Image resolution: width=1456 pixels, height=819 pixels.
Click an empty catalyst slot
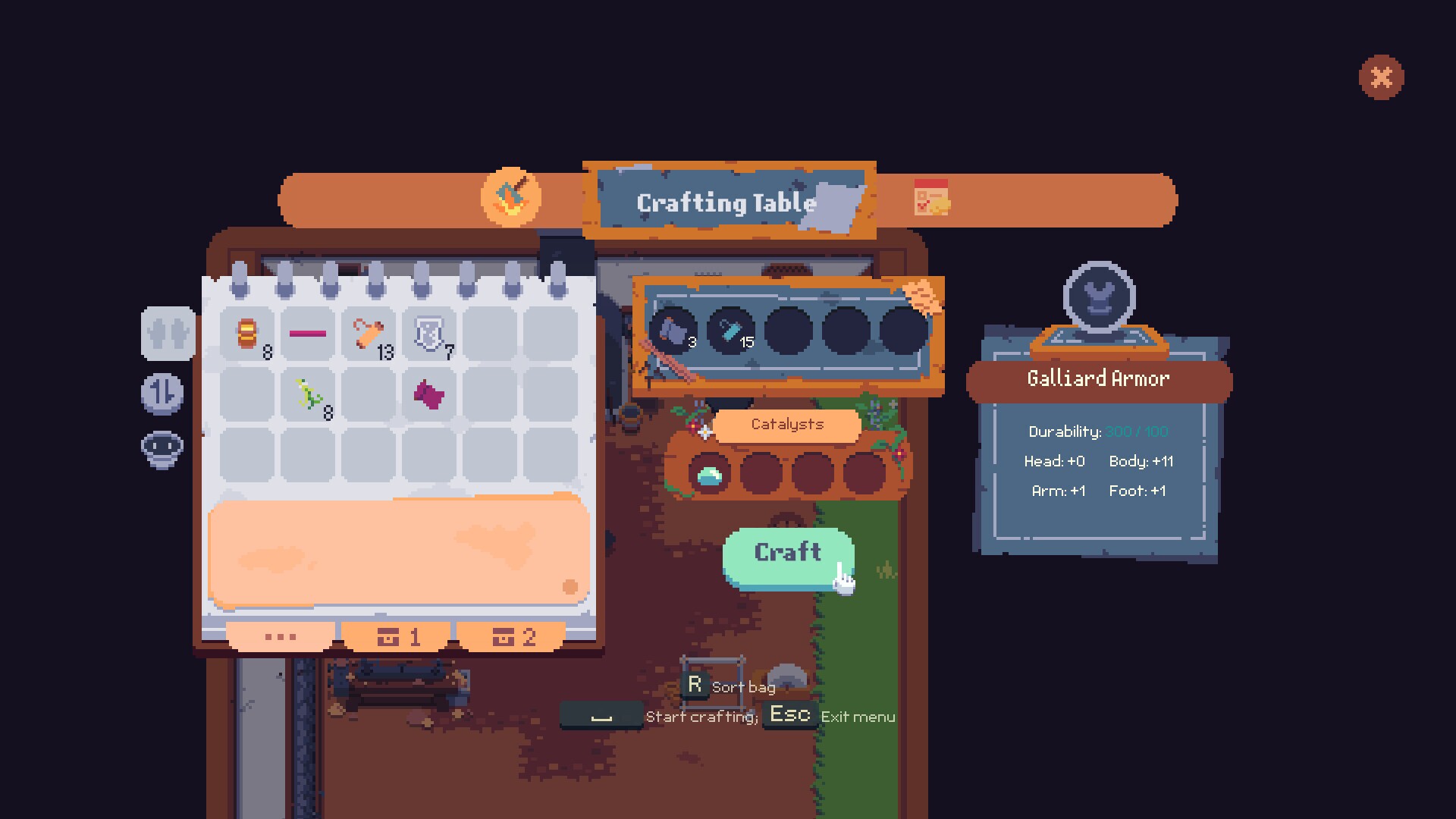762,472
